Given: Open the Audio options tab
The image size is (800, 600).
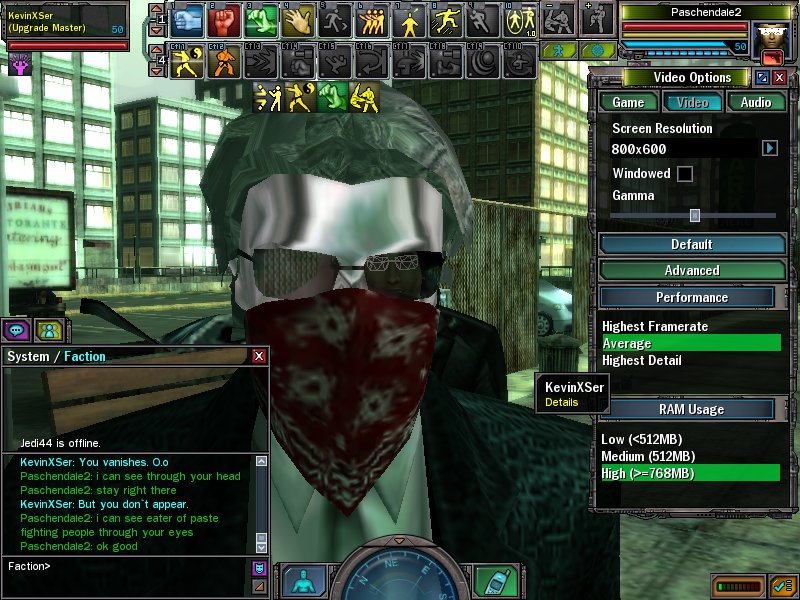Looking at the screenshot, I should coord(756,102).
